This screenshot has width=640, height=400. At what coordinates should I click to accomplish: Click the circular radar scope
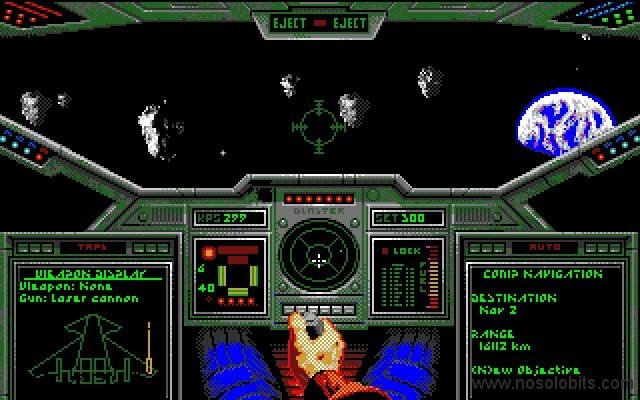click(x=319, y=258)
